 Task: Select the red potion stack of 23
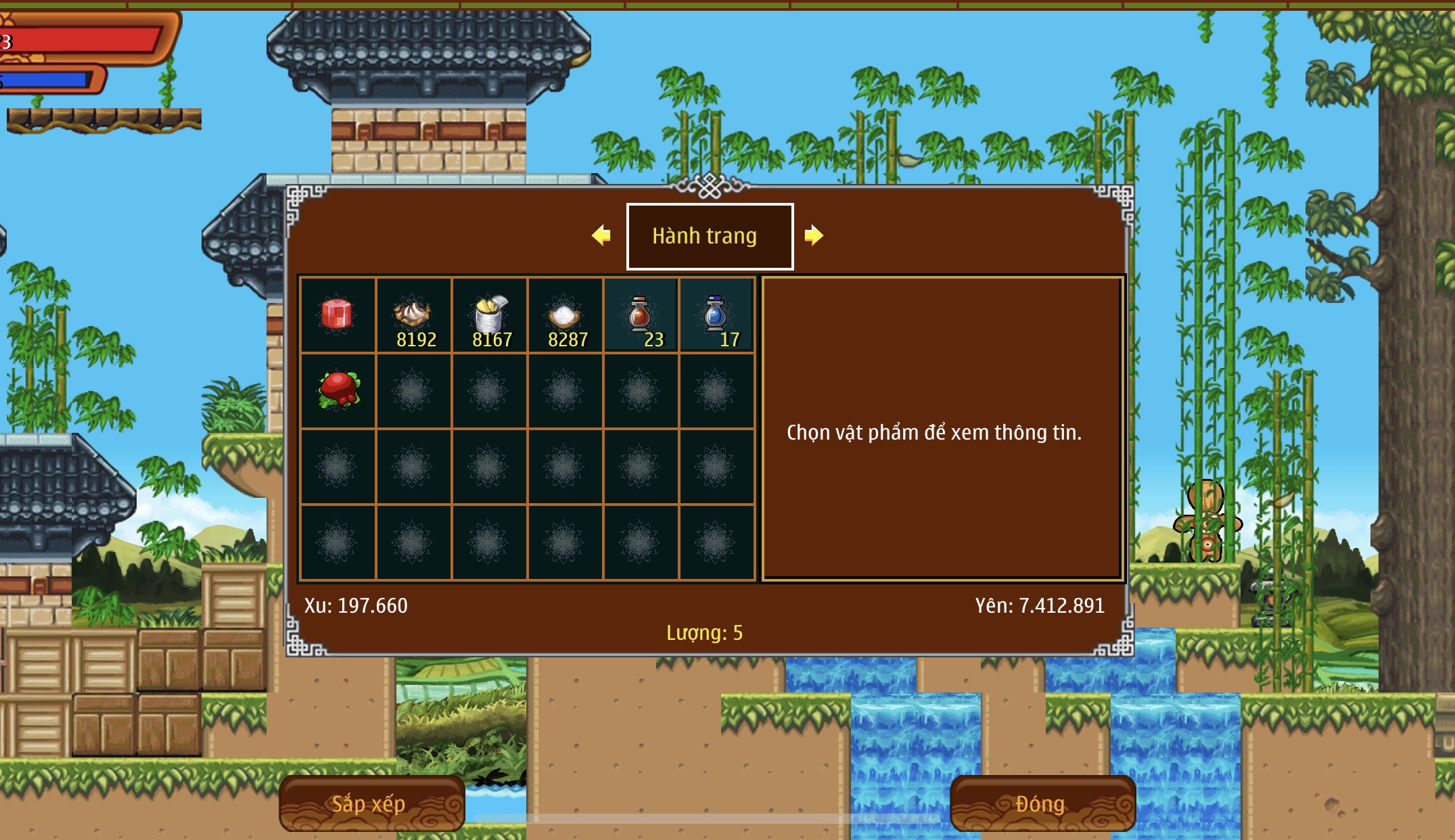click(x=641, y=315)
